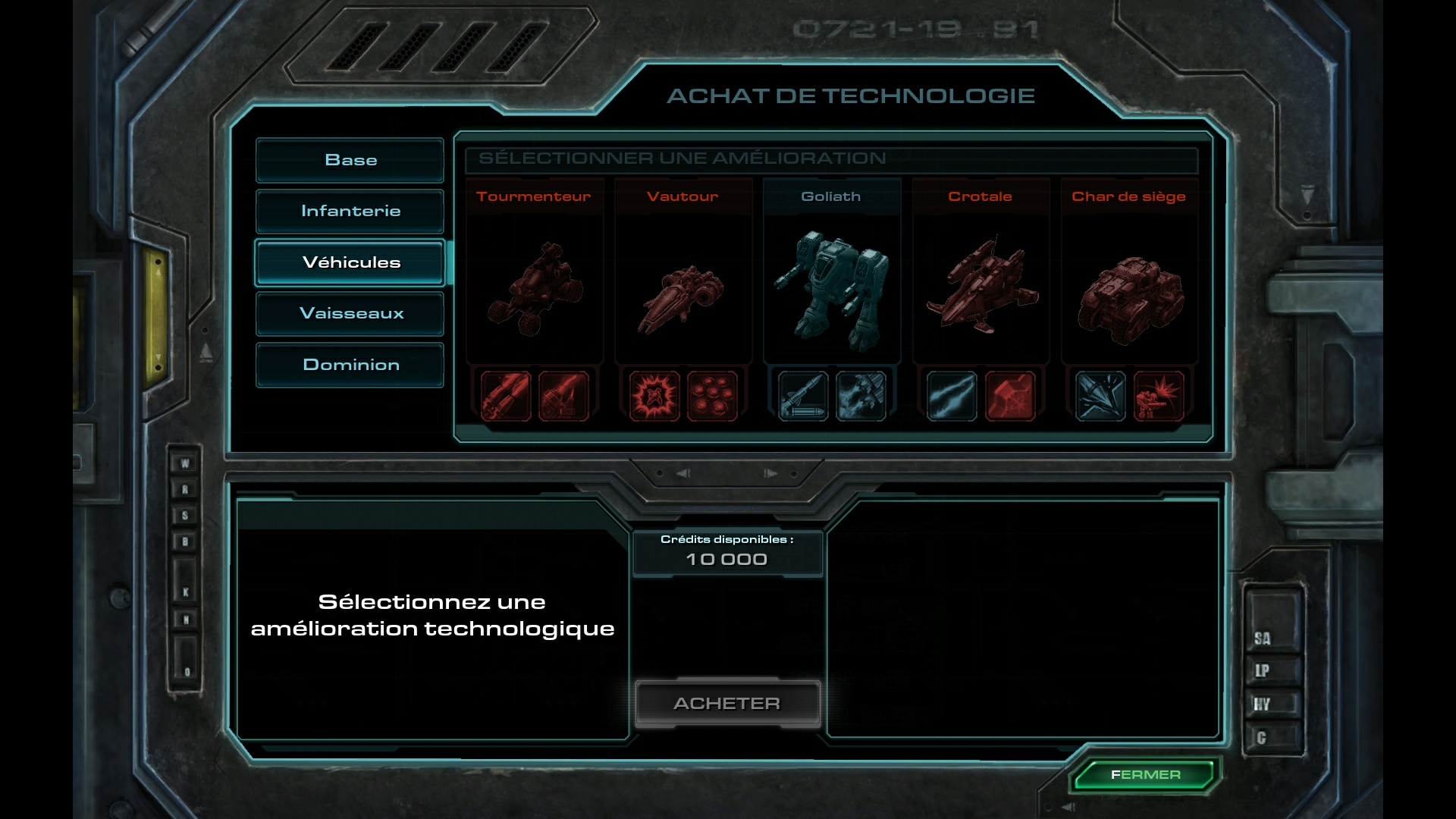Click the Acheter purchase button
Screen dimensions: 1456x819
click(727, 704)
